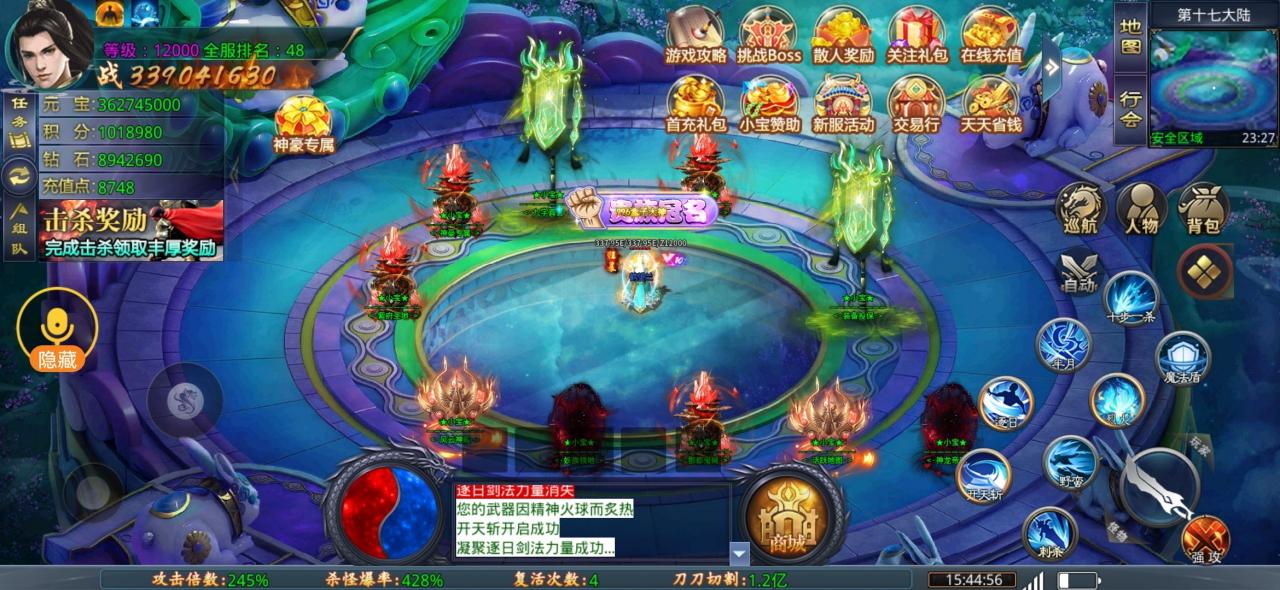Image resolution: width=1280 pixels, height=590 pixels.
Task: Open the 人物 character sheet
Action: [x=1141, y=208]
